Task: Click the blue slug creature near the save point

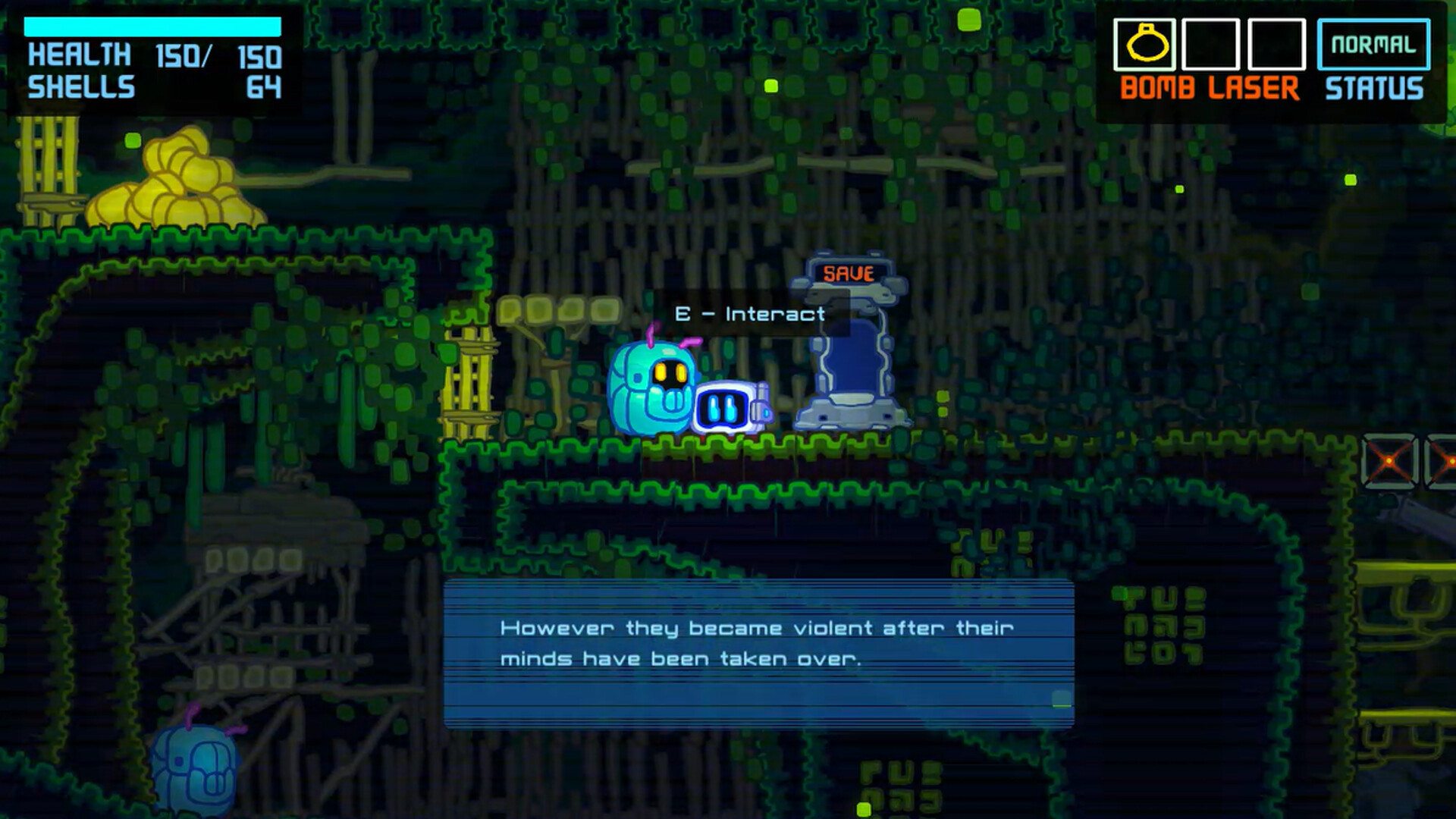Action: (654, 387)
